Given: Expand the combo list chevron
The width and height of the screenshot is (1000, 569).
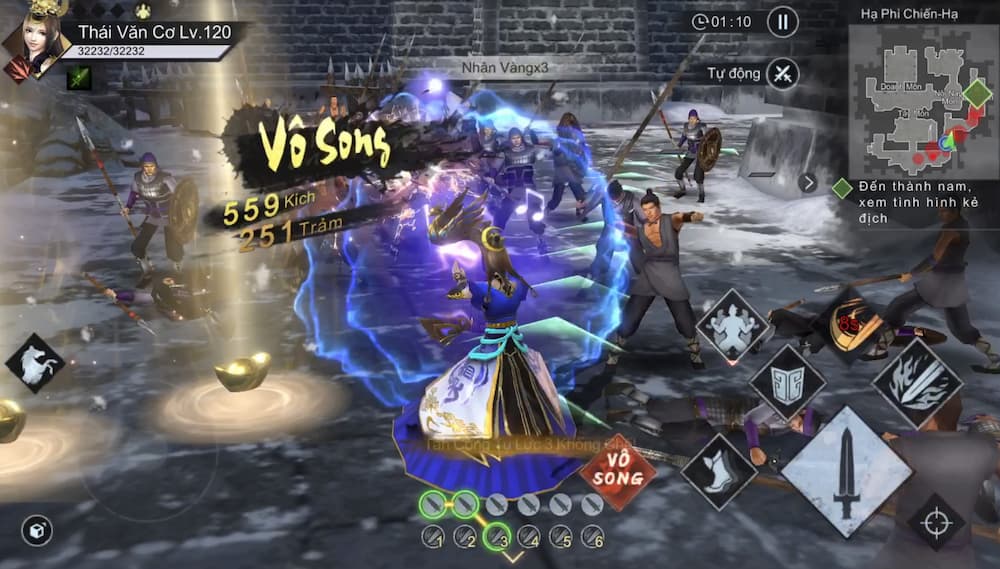Looking at the screenshot, I should click(513, 558).
